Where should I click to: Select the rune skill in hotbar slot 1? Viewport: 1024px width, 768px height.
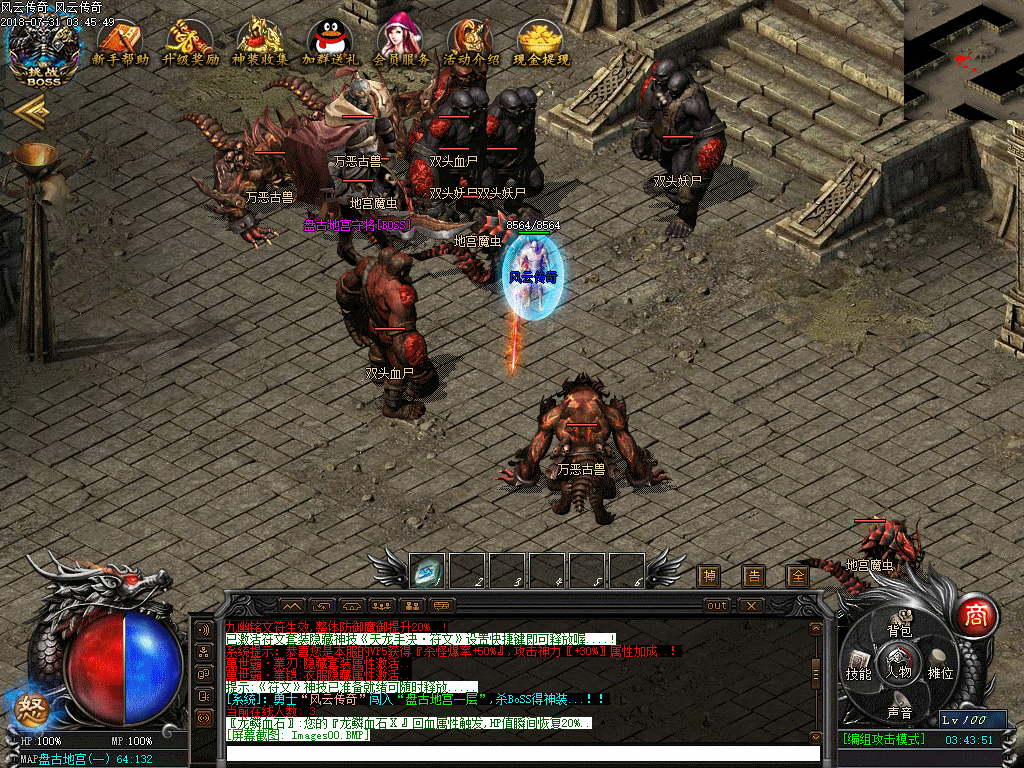pyautogui.click(x=428, y=571)
